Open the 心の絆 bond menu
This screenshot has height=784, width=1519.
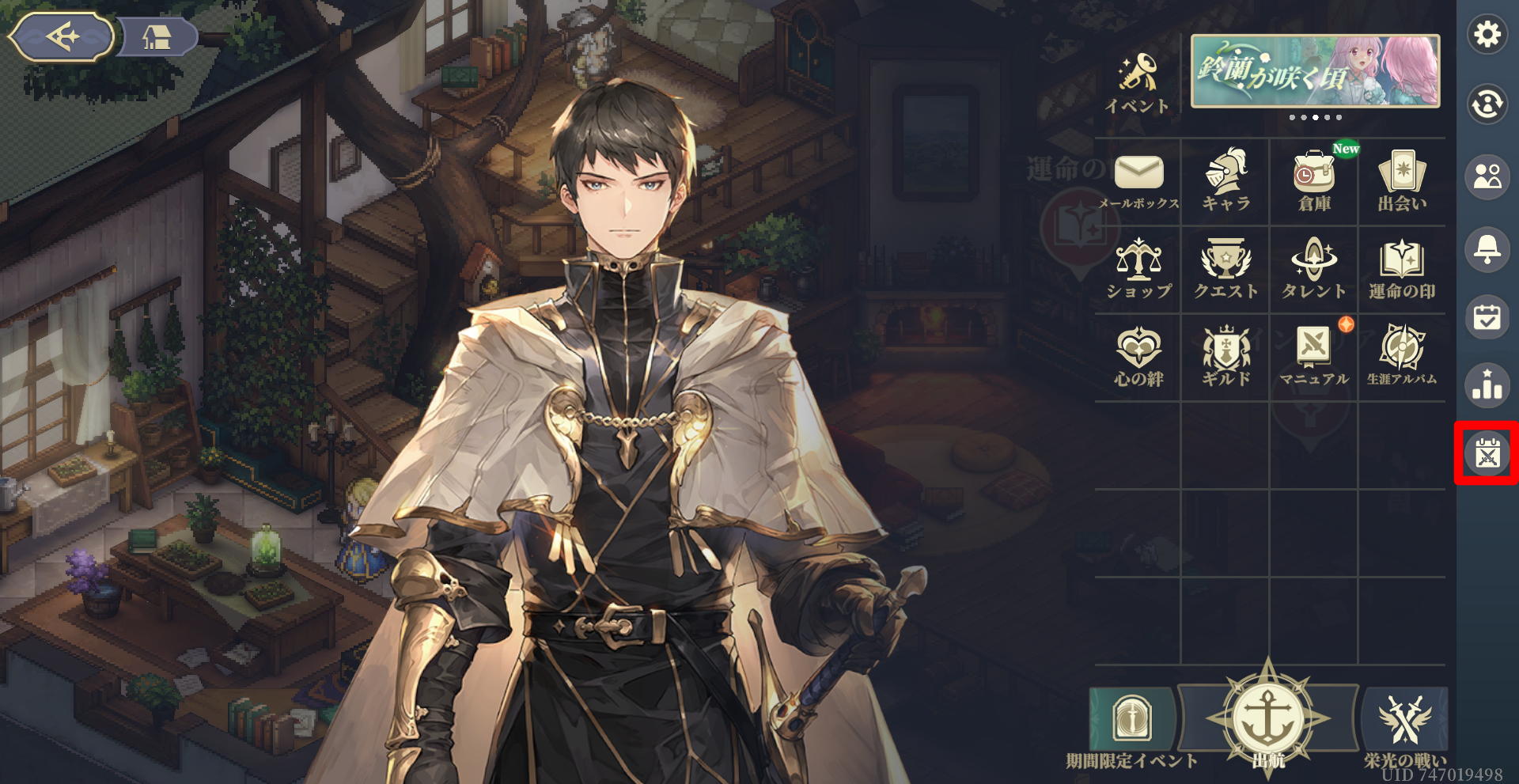[1138, 357]
